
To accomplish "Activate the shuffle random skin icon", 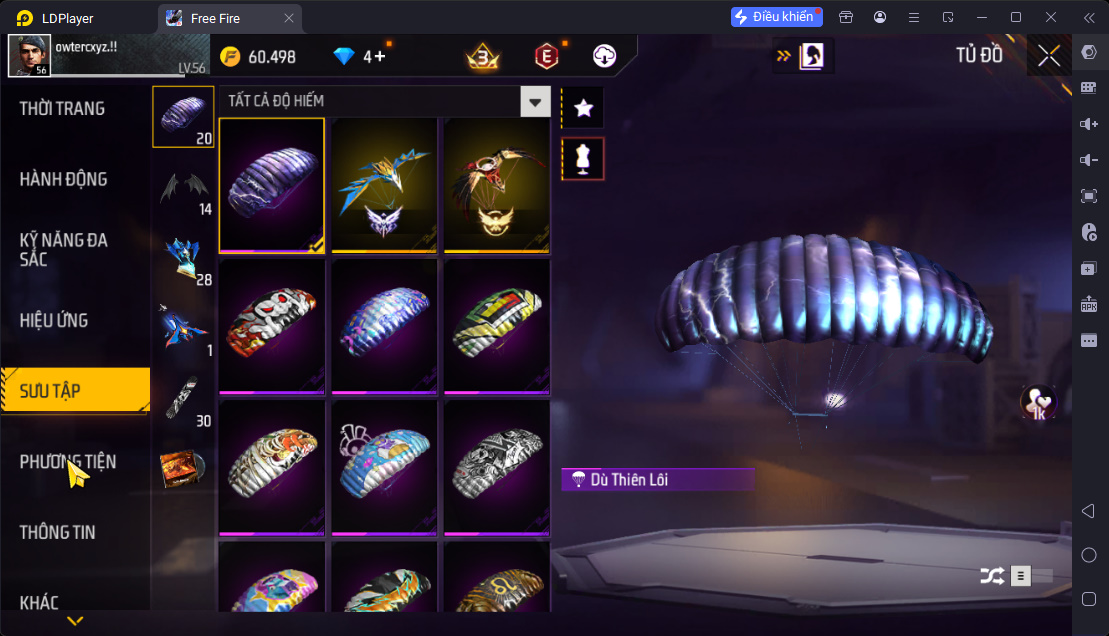I will pyautogui.click(x=991, y=576).
